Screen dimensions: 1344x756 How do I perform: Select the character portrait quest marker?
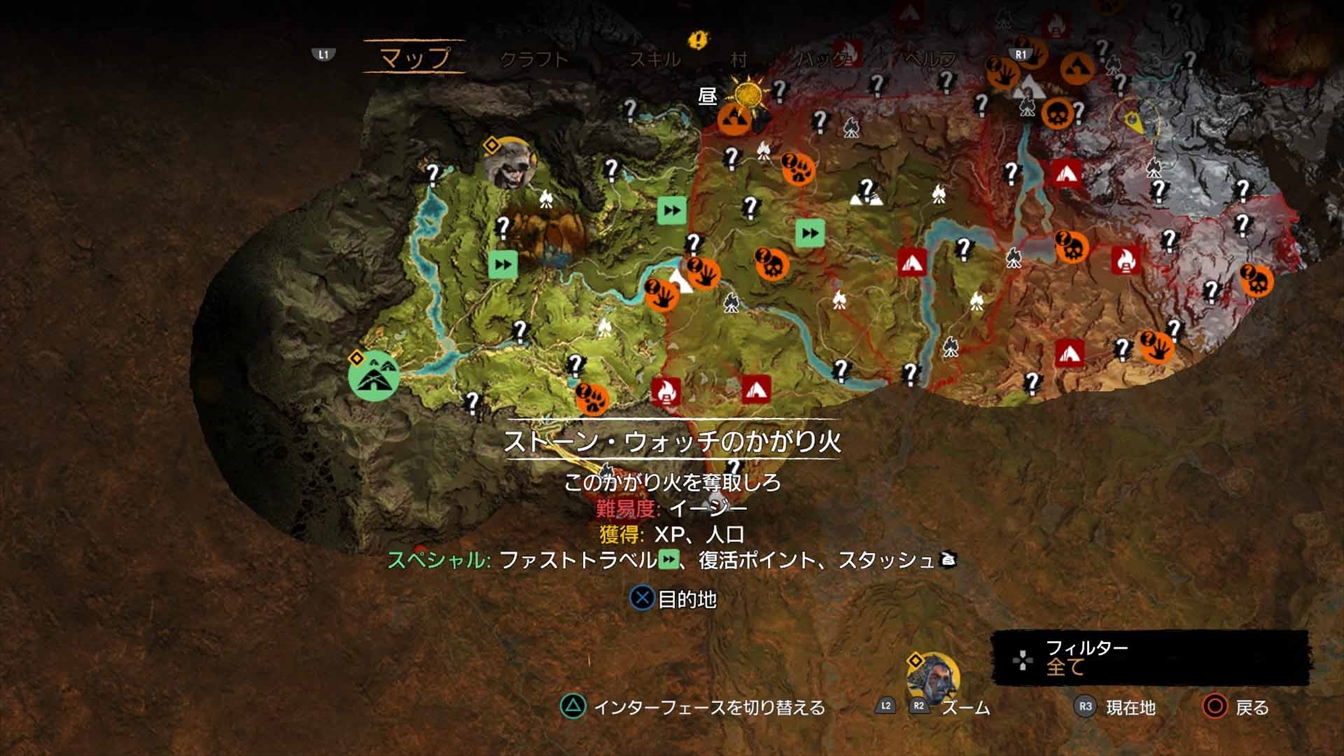click(933, 677)
